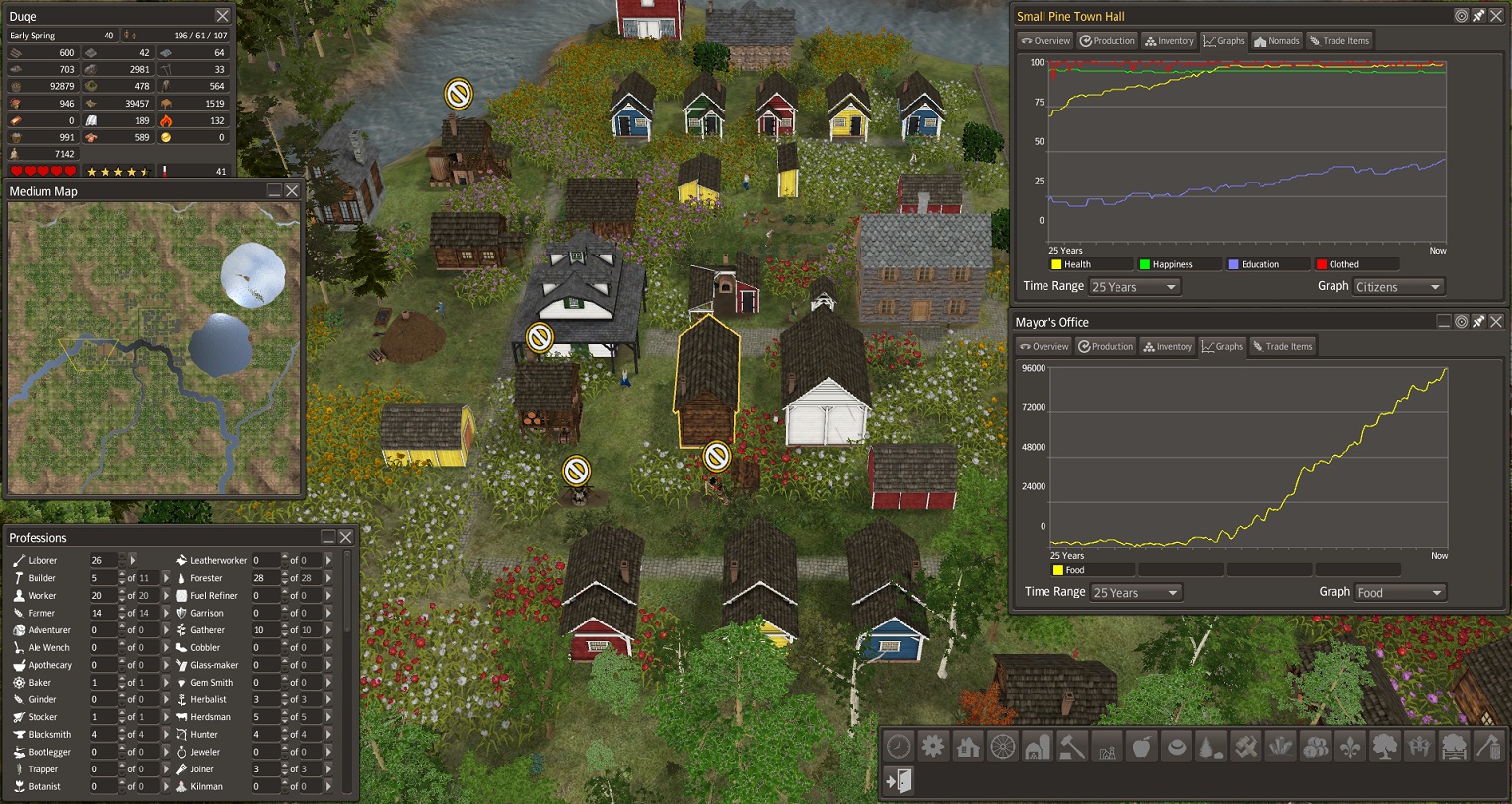Minimize the Mayor's Office window
1512x804 pixels.
[x=1444, y=322]
